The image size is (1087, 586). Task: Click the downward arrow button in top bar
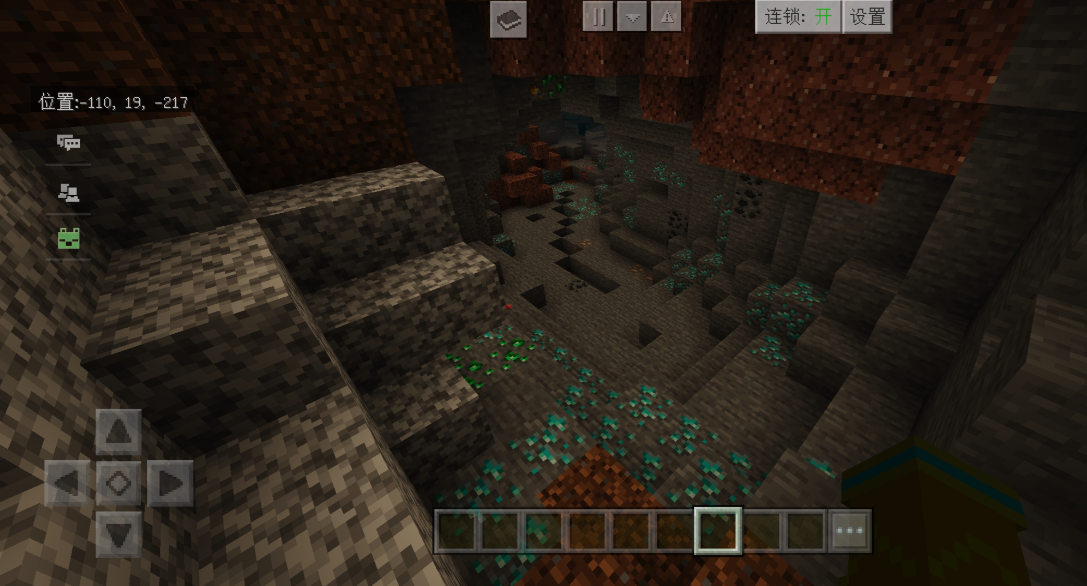pos(632,16)
